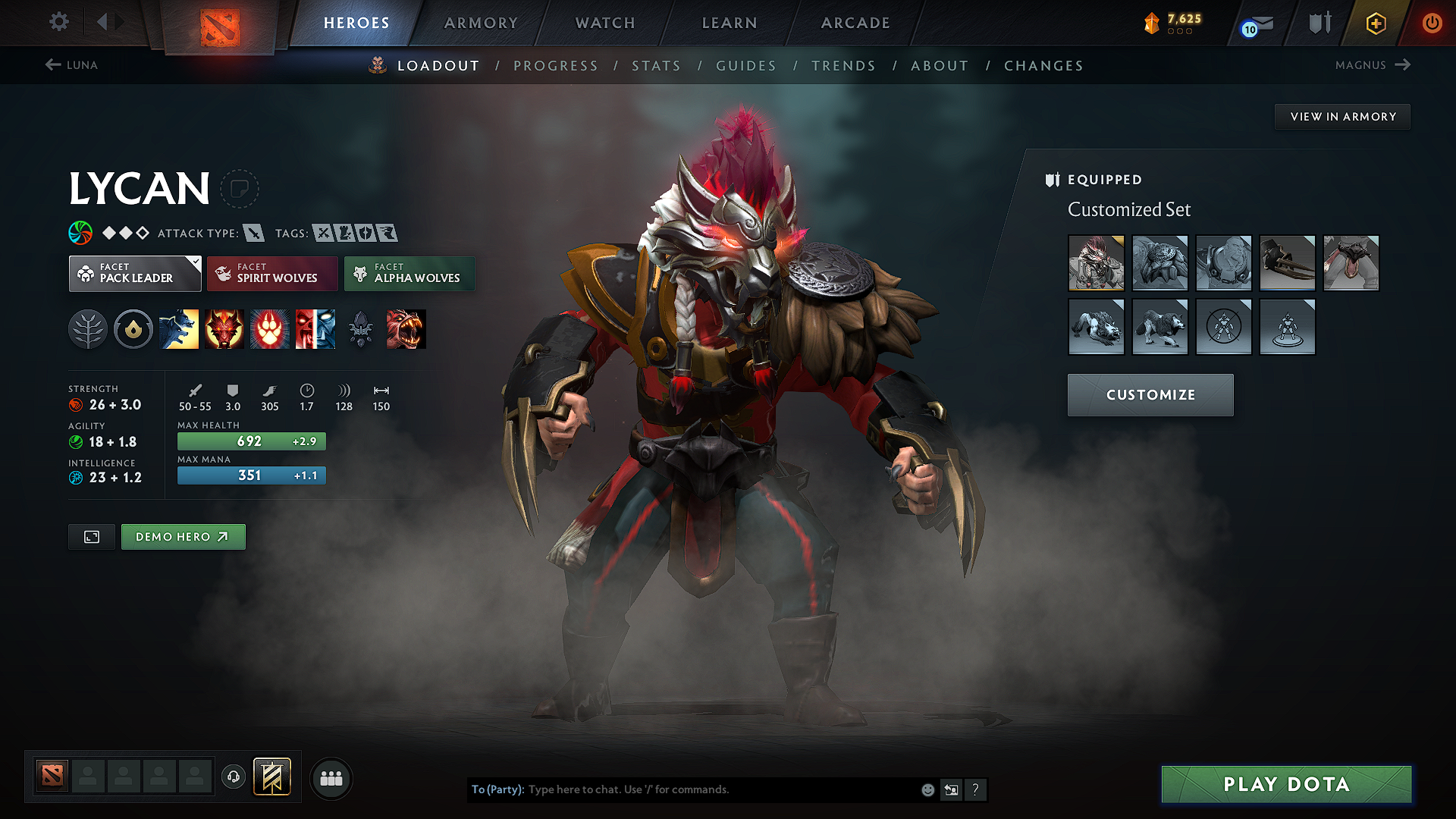This screenshot has width=1456, height=819.
Task: Launch Demo Hero mode
Action: pyautogui.click(x=183, y=537)
